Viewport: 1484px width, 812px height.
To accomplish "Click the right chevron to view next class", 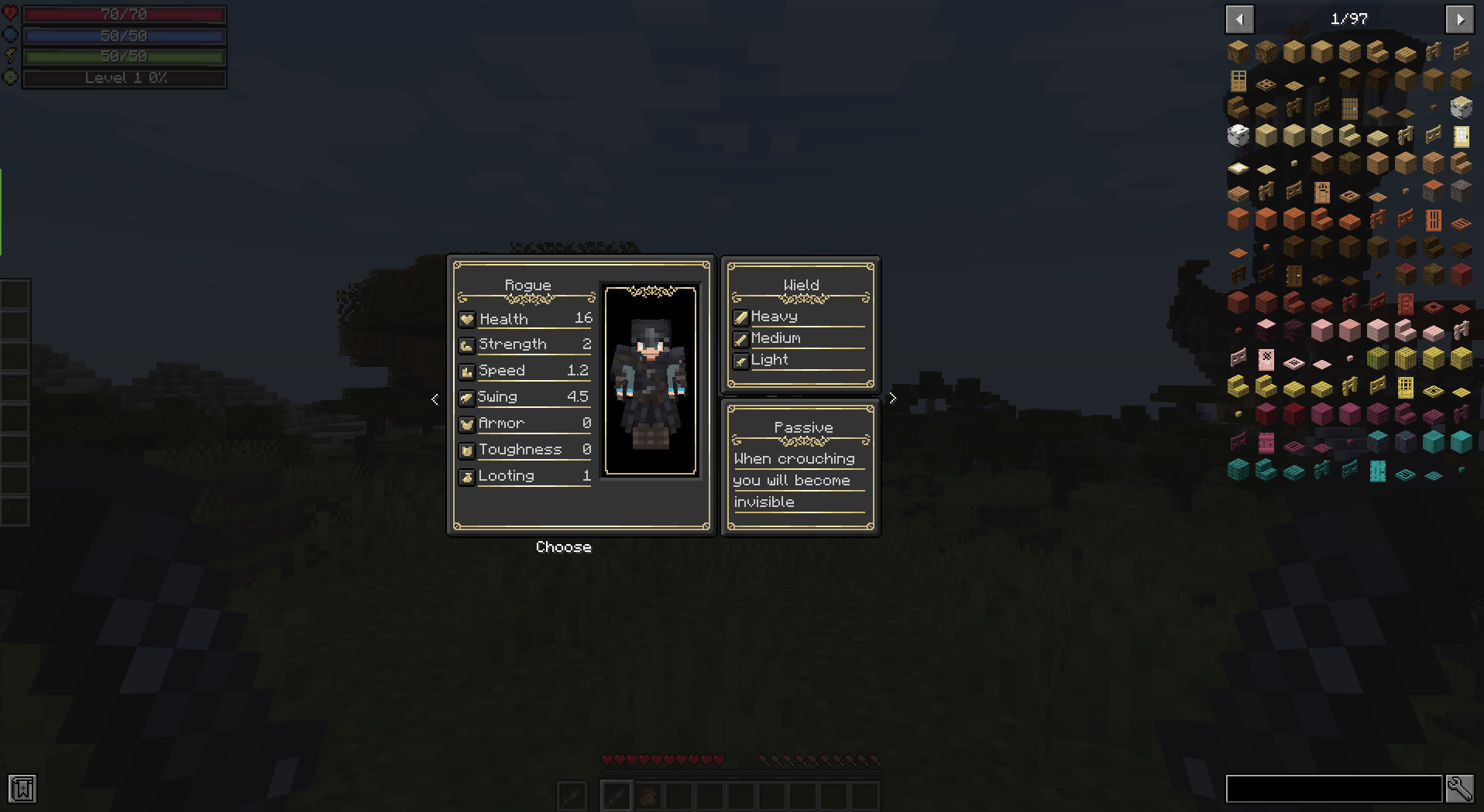I will coord(892,397).
